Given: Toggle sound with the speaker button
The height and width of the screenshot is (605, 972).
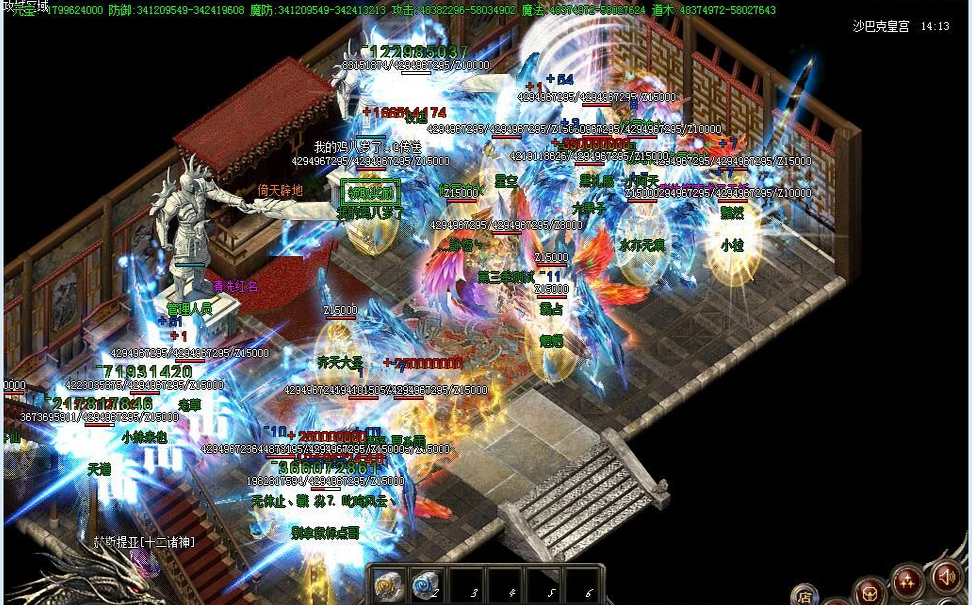Looking at the screenshot, I should click(946, 577).
